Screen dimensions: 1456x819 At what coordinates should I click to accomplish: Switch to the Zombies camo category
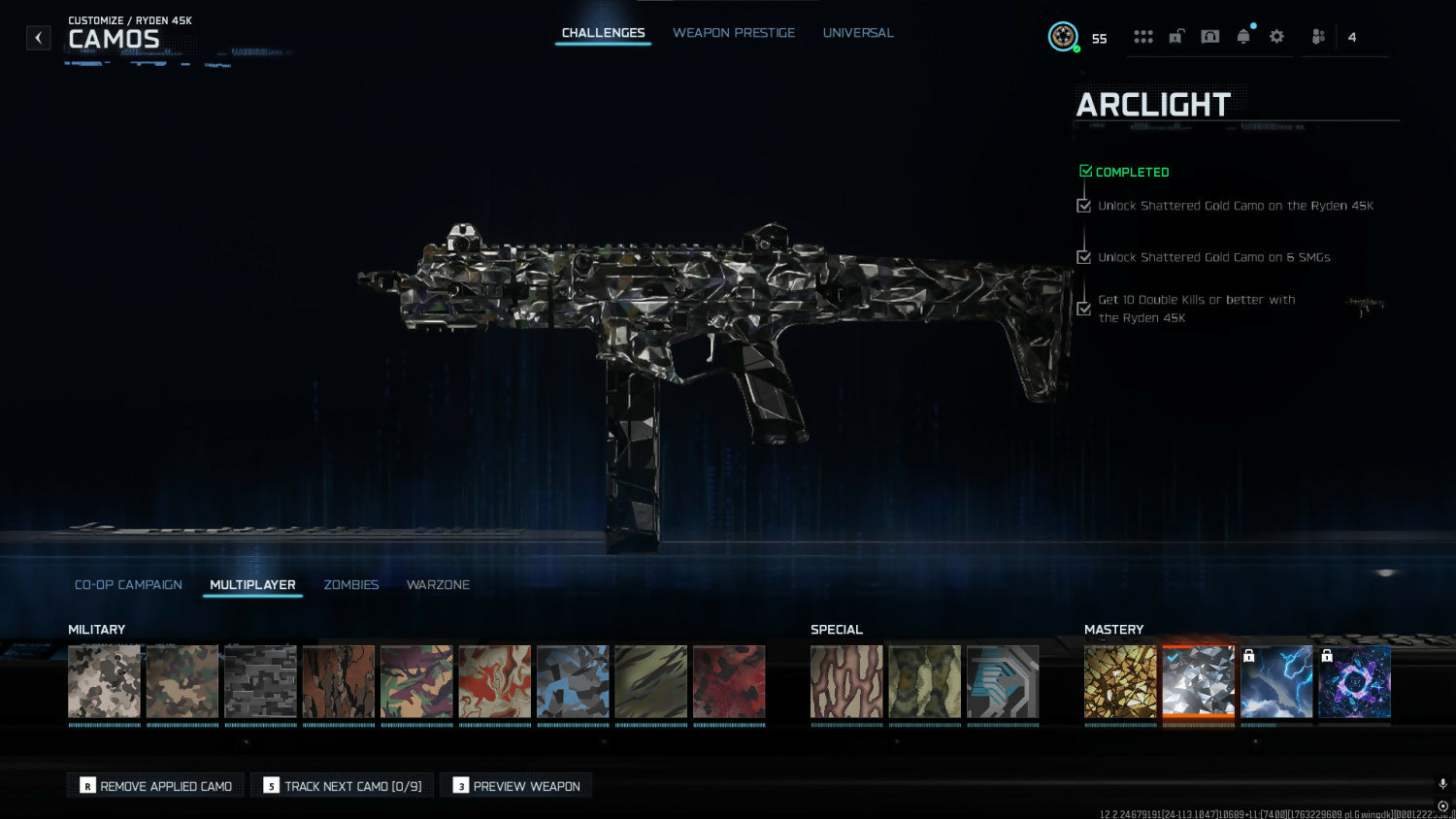tap(351, 585)
